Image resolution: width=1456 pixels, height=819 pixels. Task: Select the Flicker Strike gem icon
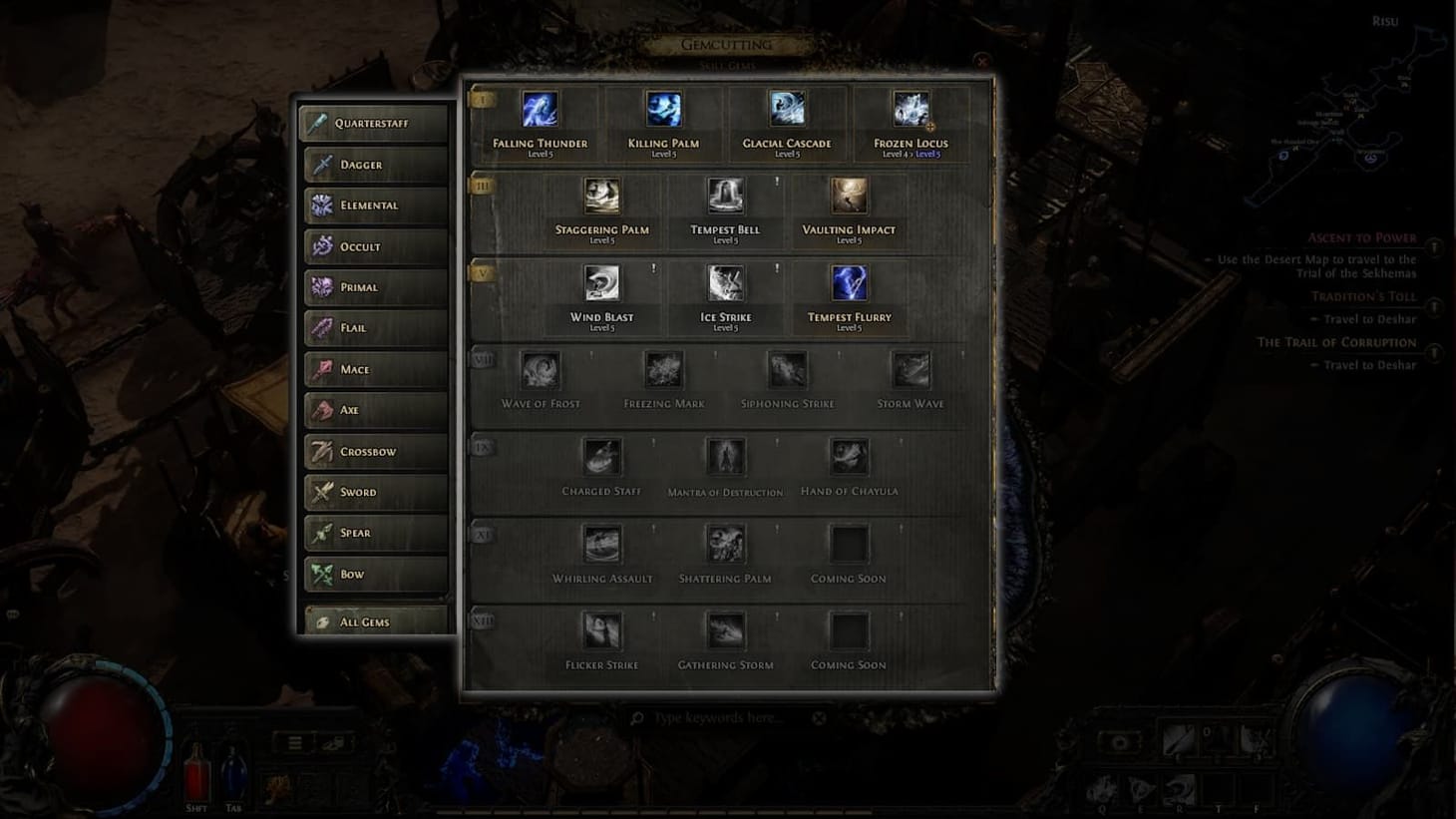[602, 631]
